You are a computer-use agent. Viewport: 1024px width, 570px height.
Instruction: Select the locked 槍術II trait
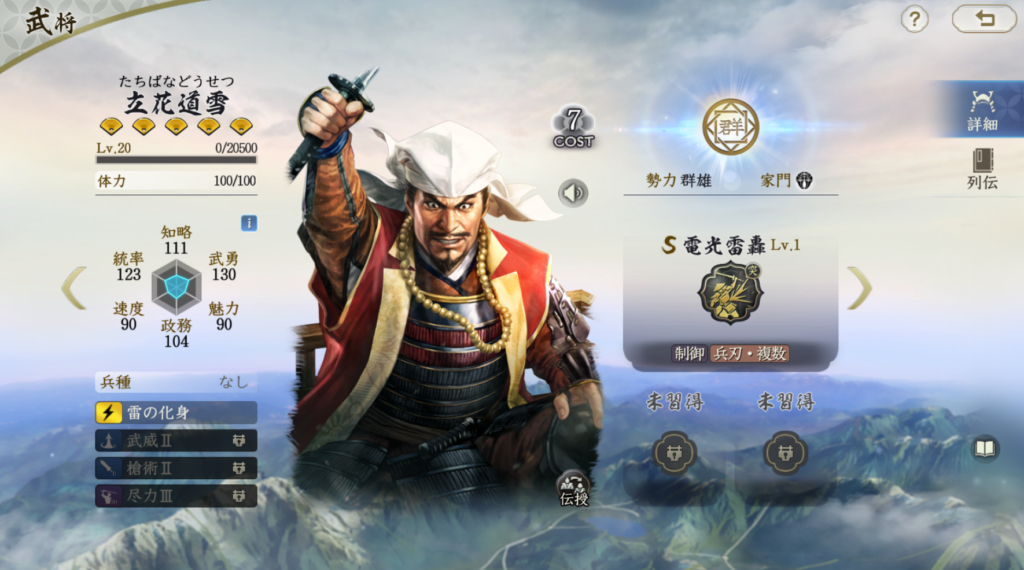[176, 468]
